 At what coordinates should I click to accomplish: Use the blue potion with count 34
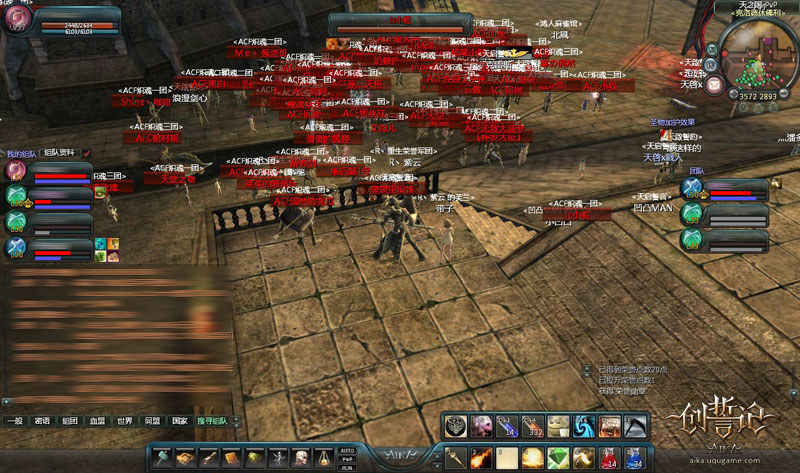pos(635,457)
